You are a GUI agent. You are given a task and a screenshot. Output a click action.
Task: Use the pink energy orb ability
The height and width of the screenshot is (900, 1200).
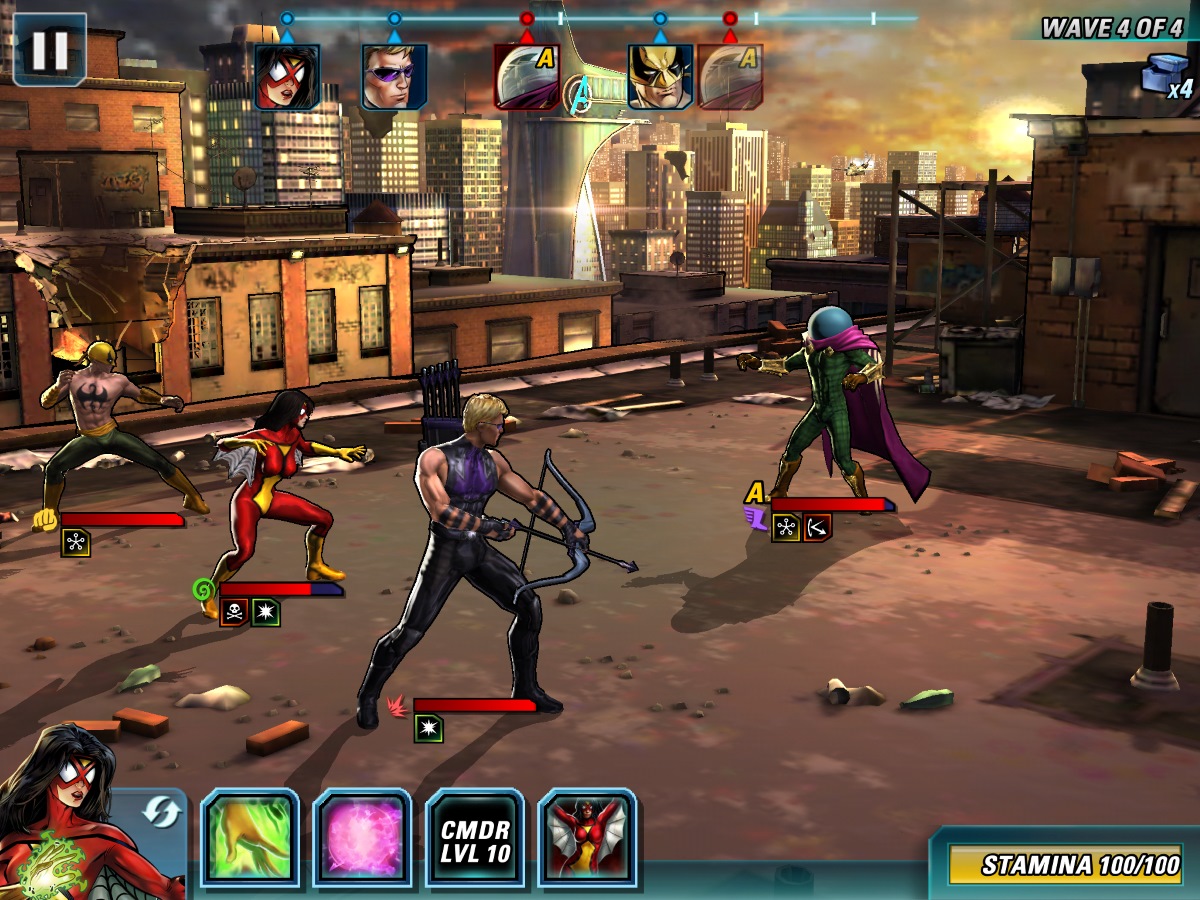coord(362,838)
